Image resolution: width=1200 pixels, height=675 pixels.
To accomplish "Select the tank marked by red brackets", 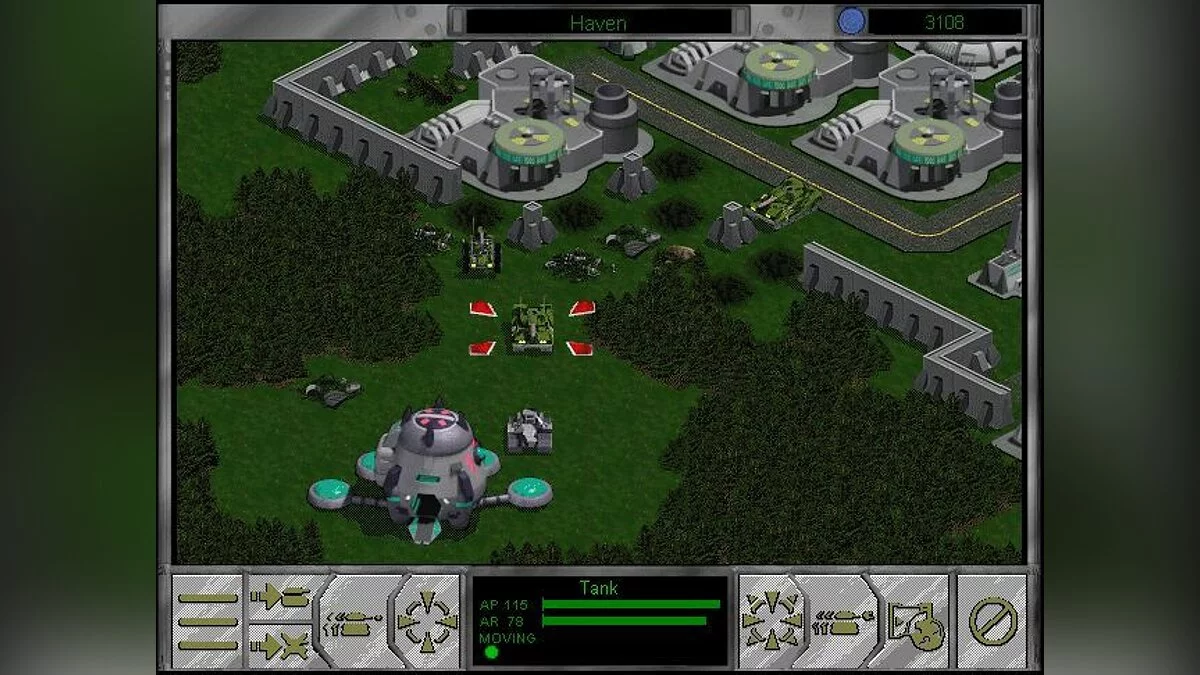I will click(x=532, y=326).
